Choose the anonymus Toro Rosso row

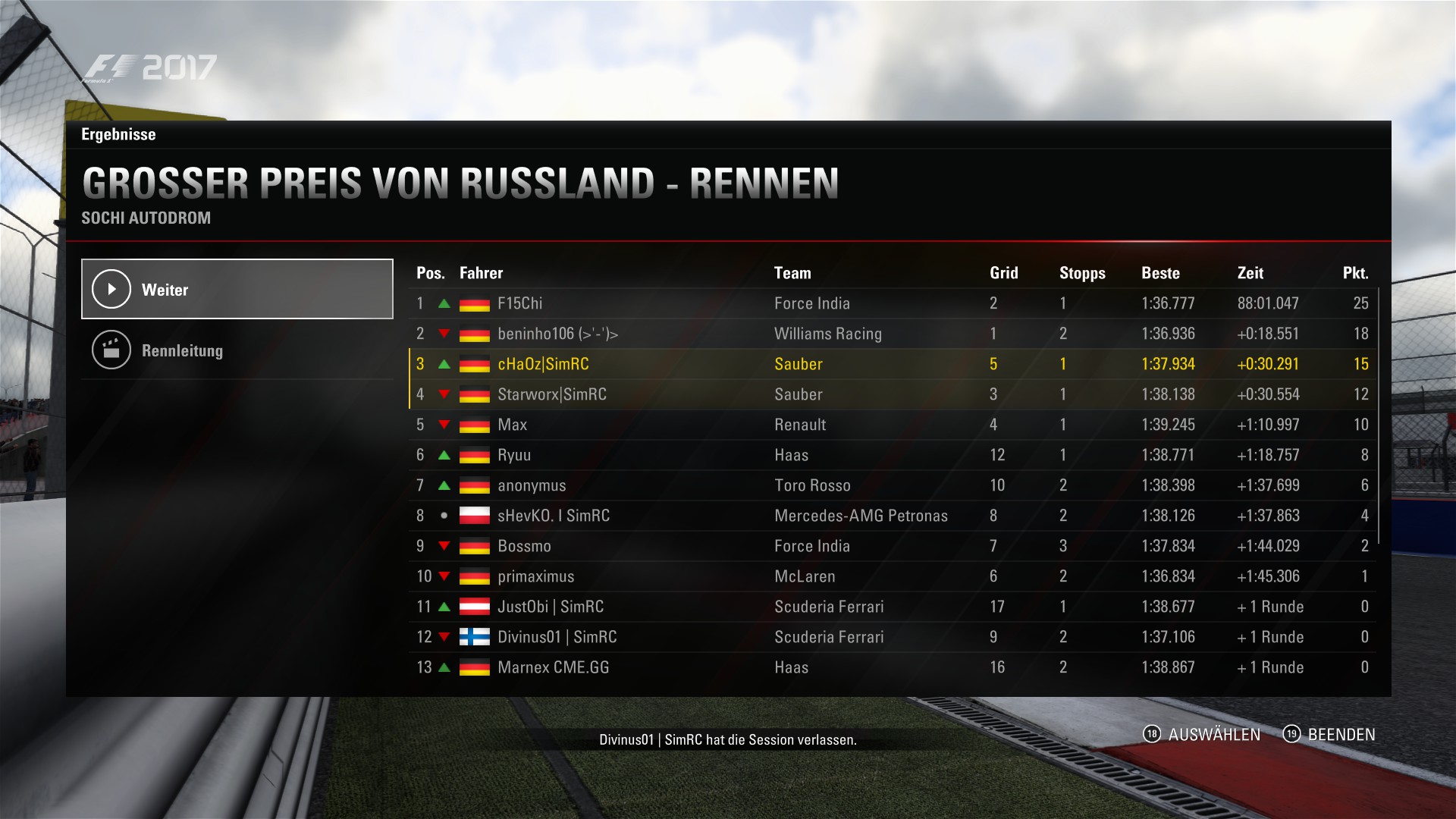pyautogui.click(x=892, y=485)
